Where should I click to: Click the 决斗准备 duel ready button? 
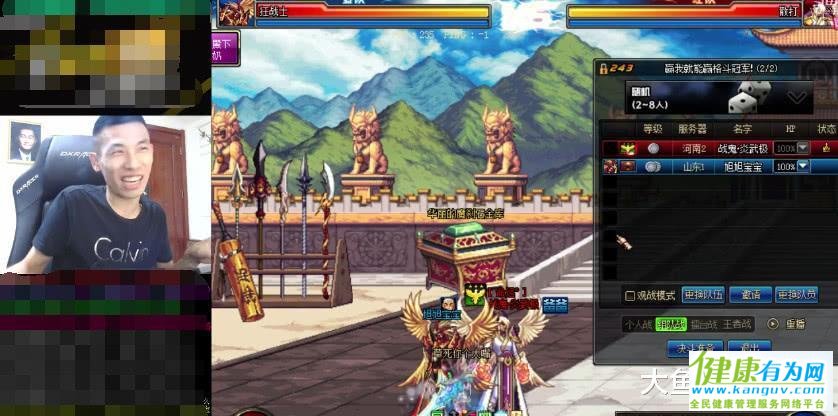coord(694,347)
